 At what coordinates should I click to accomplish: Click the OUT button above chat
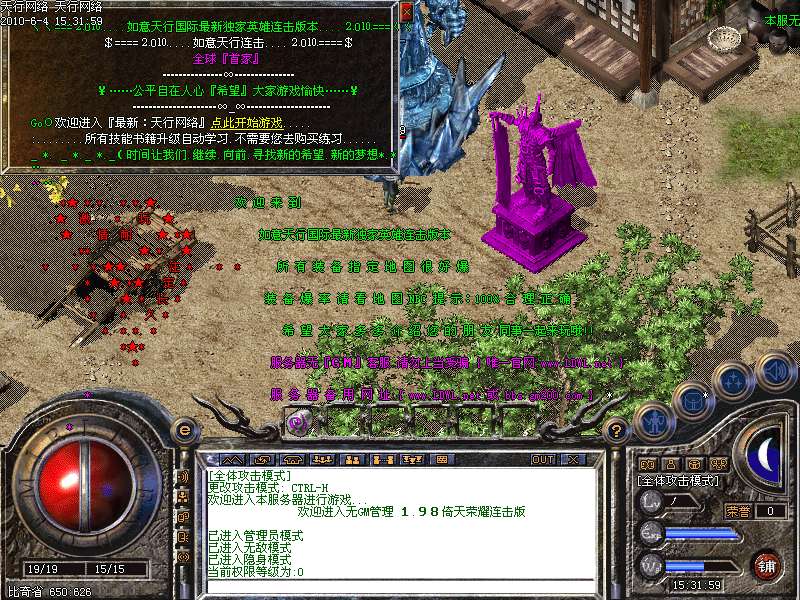542,460
